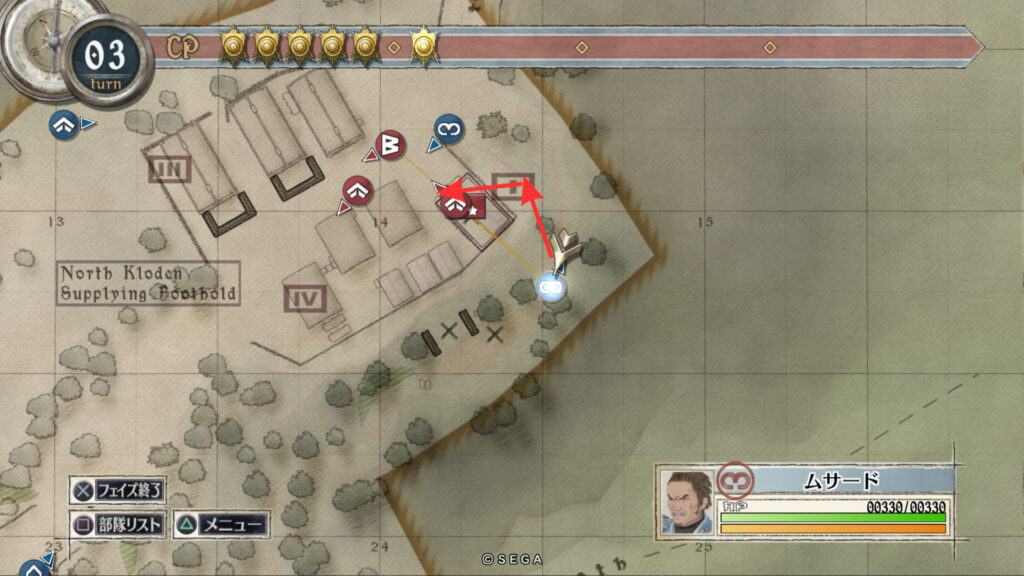Pick the enemy scout on the star-flag camp
1024x576 pixels.
(457, 204)
